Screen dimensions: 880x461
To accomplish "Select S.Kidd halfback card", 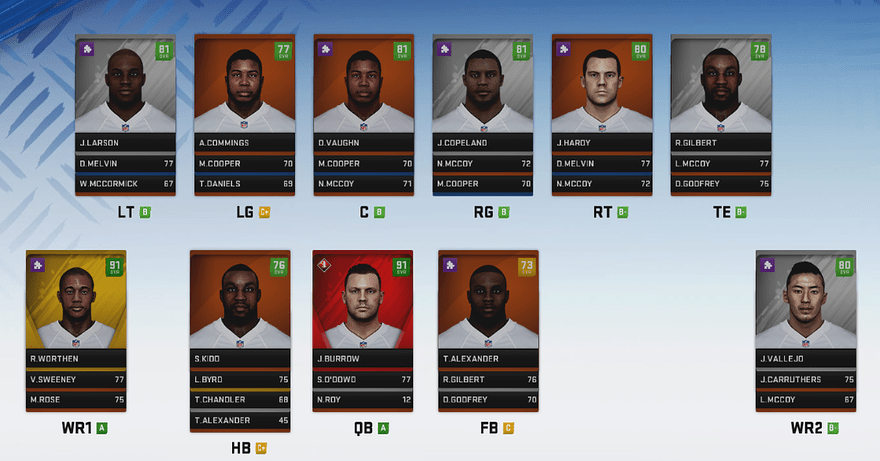I will click(239, 308).
